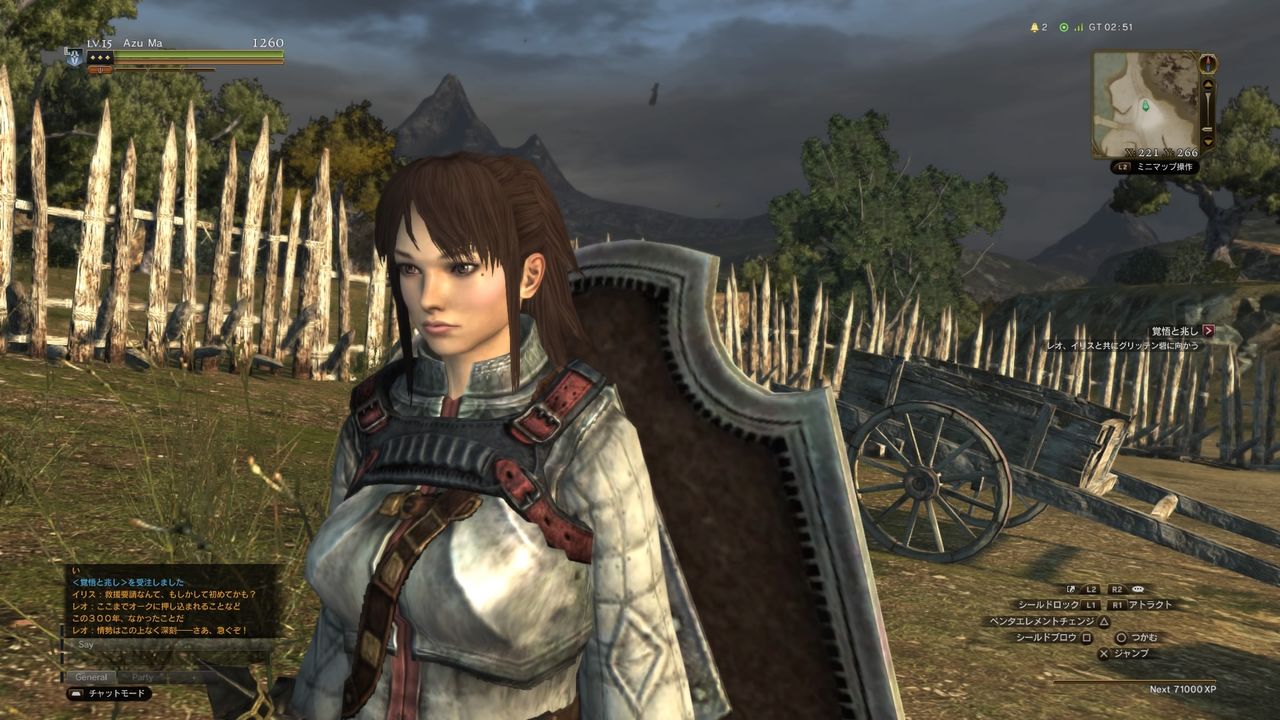This screenshot has width=1280, height=720.
Task: Click the chat bubble icon next to R2
Action: click(1138, 589)
